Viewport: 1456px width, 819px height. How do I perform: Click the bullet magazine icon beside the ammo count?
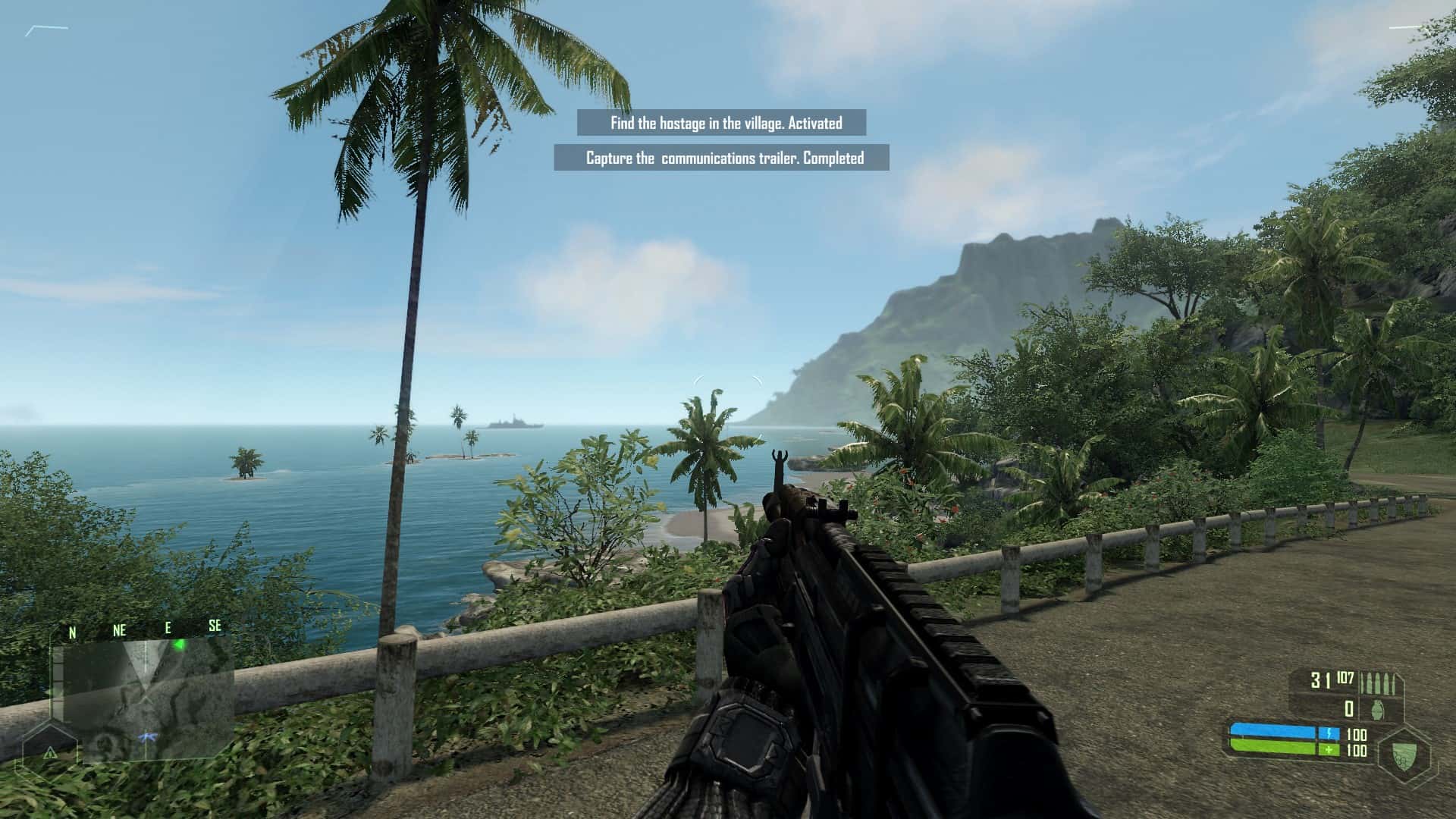(x=1378, y=682)
